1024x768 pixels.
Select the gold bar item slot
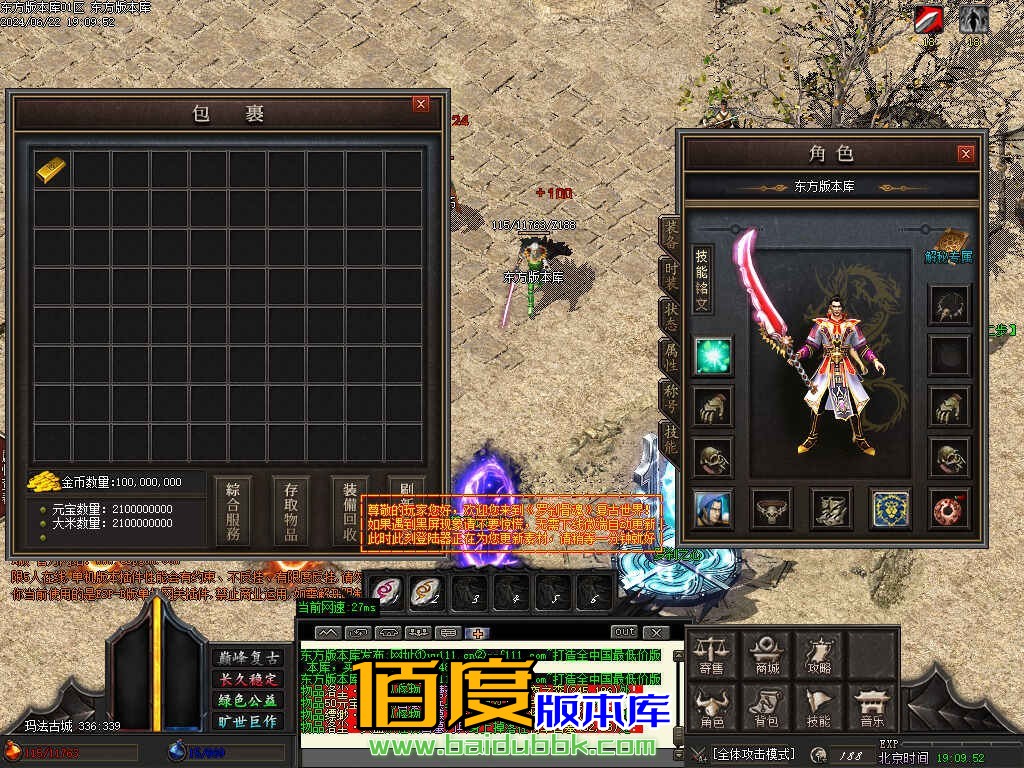click(53, 169)
